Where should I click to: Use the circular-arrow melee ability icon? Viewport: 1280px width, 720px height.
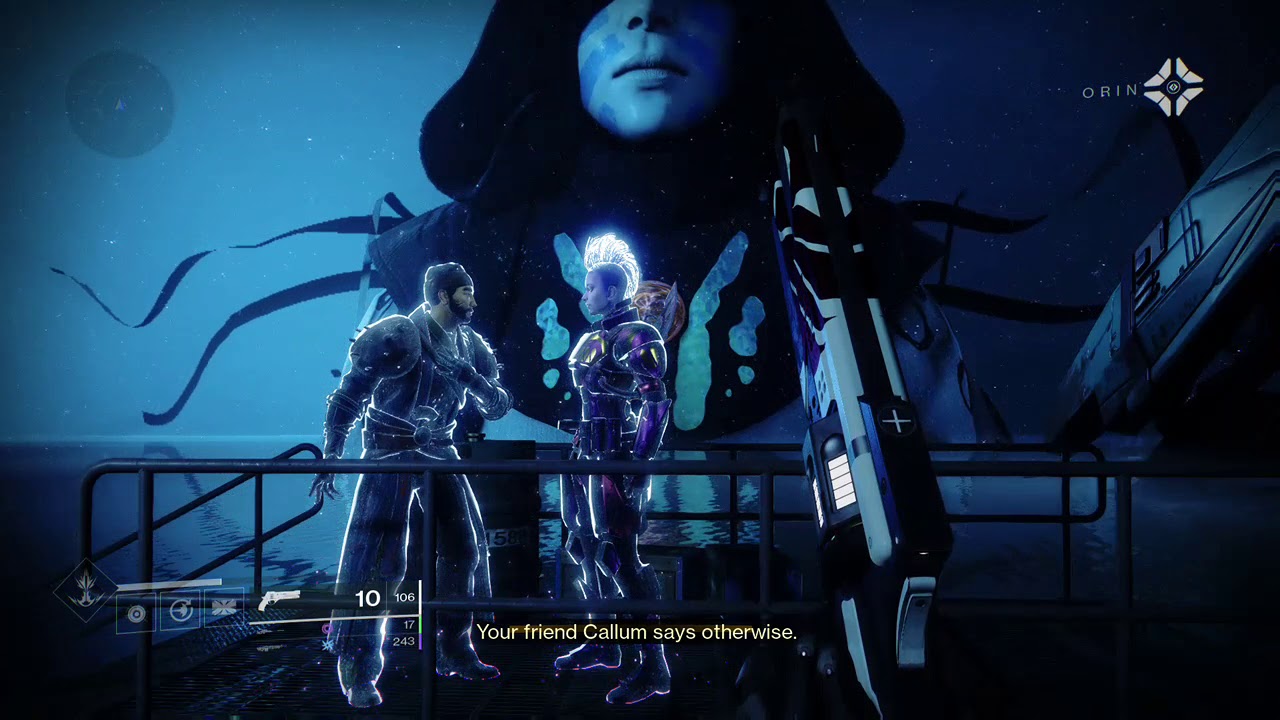click(181, 610)
